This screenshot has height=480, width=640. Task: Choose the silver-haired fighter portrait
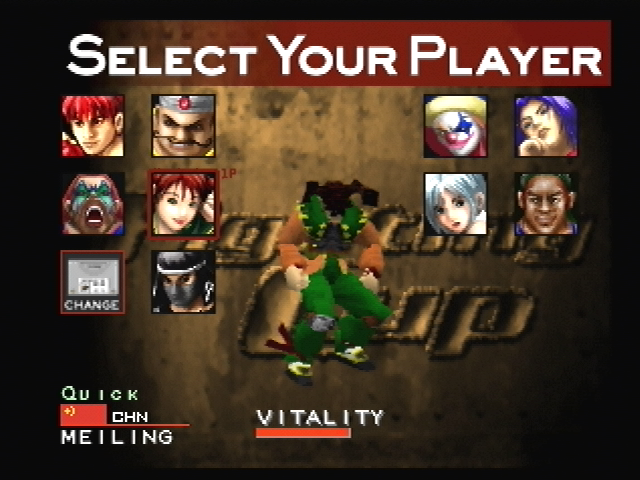456,204
